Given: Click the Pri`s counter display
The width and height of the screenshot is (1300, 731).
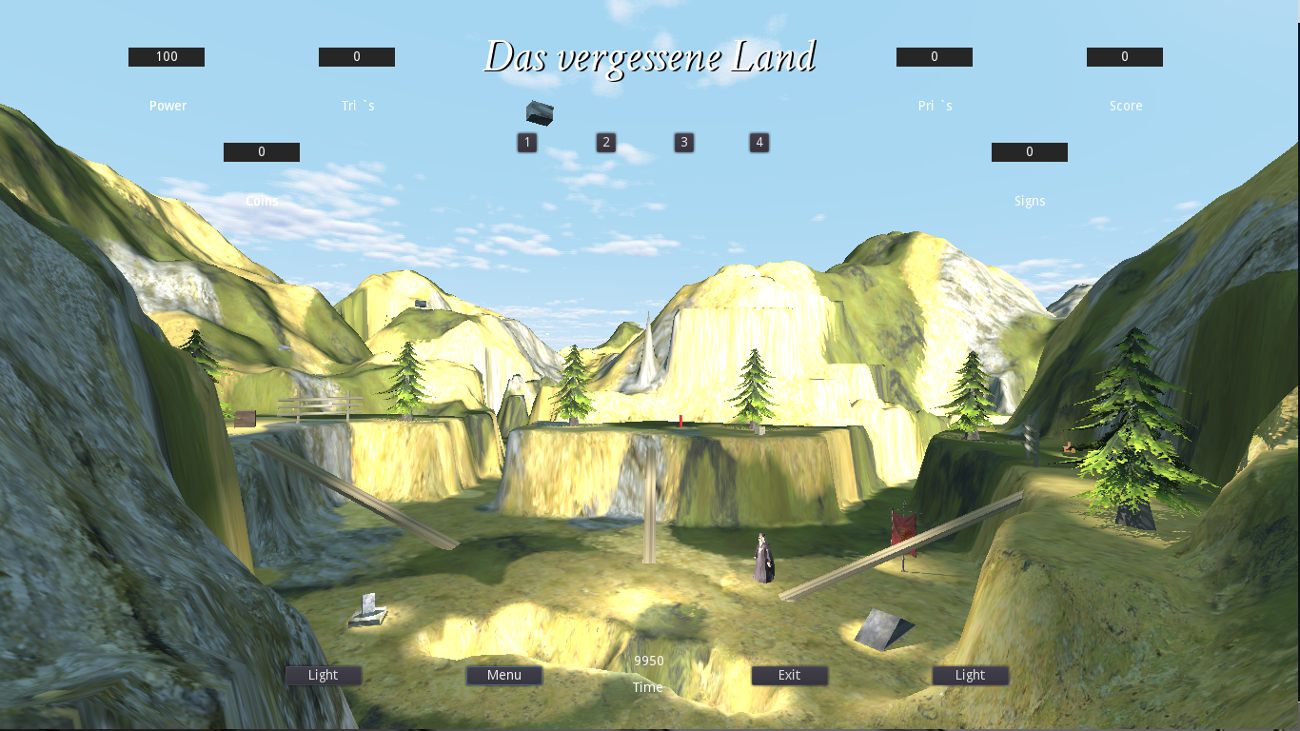Looking at the screenshot, I should tap(933, 57).
